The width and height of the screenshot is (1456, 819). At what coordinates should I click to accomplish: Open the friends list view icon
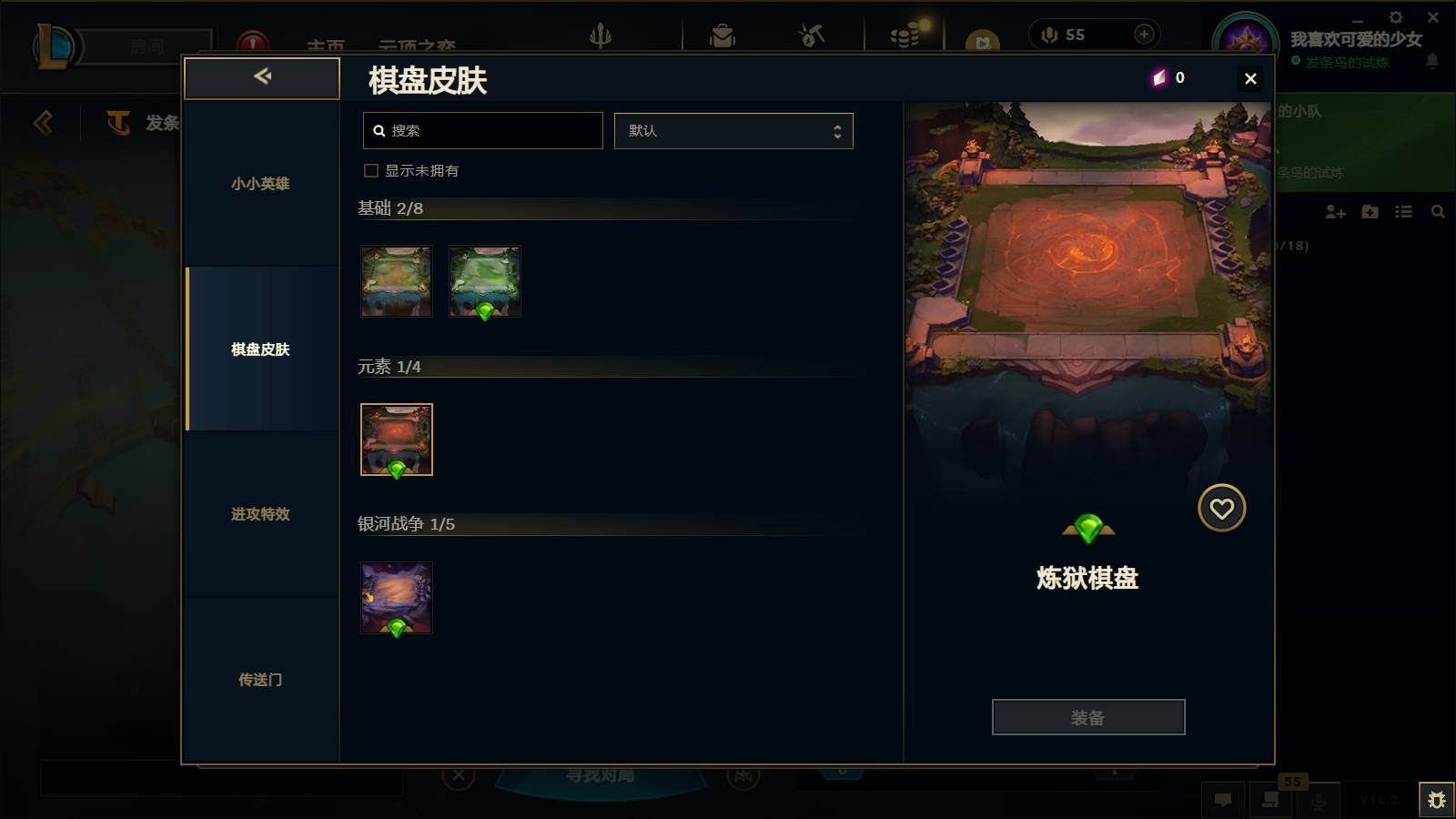point(1402,211)
